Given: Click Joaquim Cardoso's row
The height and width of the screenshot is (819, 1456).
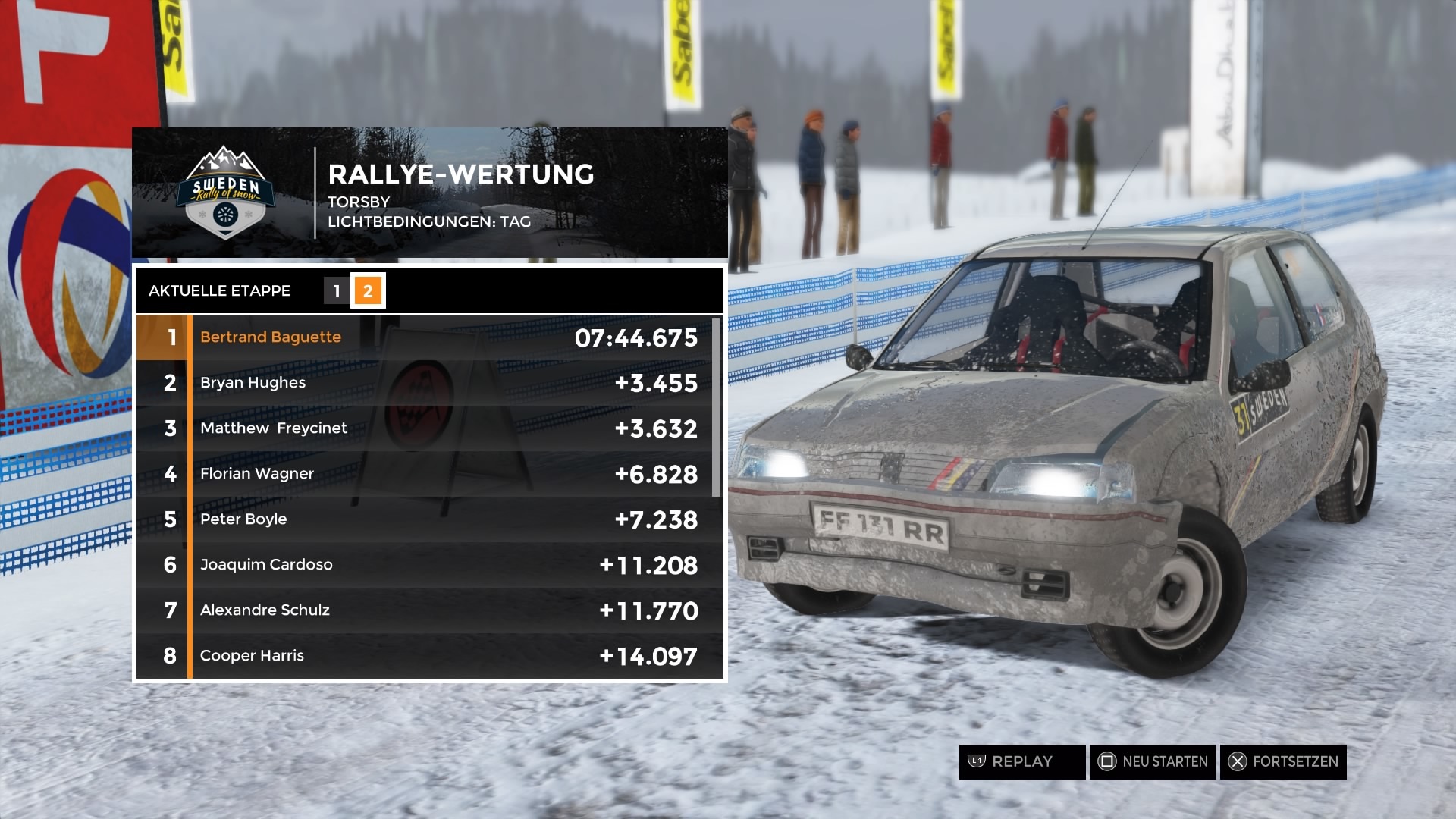Looking at the screenshot, I should (x=429, y=565).
